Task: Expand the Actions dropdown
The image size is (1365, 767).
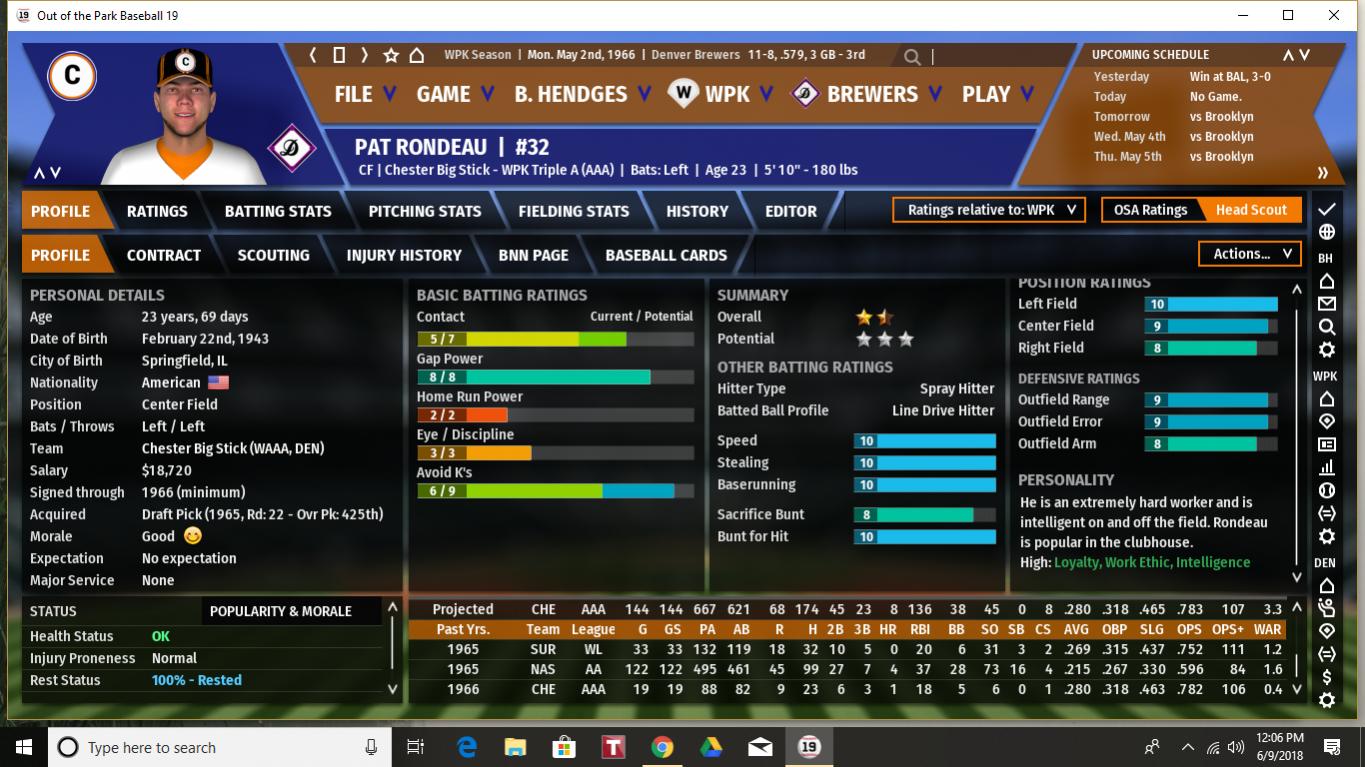Action: (1250, 254)
